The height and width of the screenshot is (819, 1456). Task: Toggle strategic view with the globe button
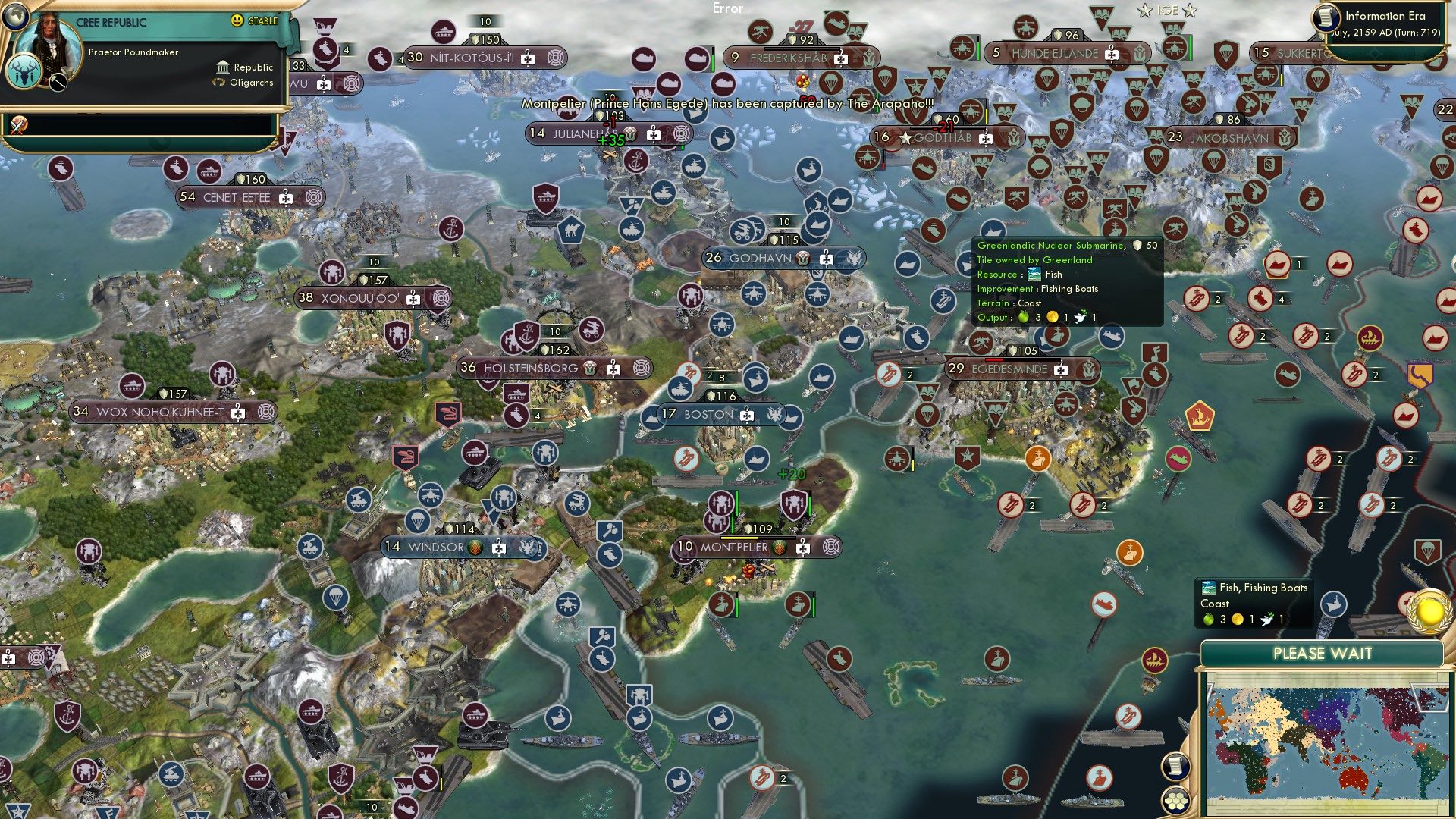click(15, 17)
